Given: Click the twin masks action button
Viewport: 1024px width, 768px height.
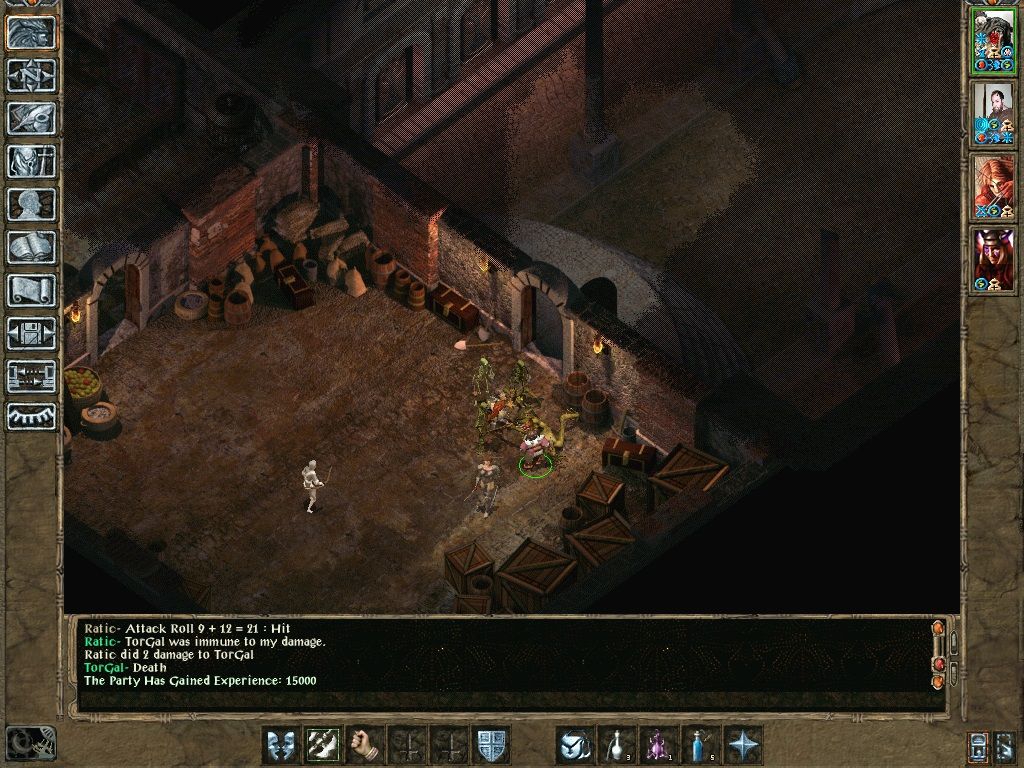Looking at the screenshot, I should tap(280, 745).
